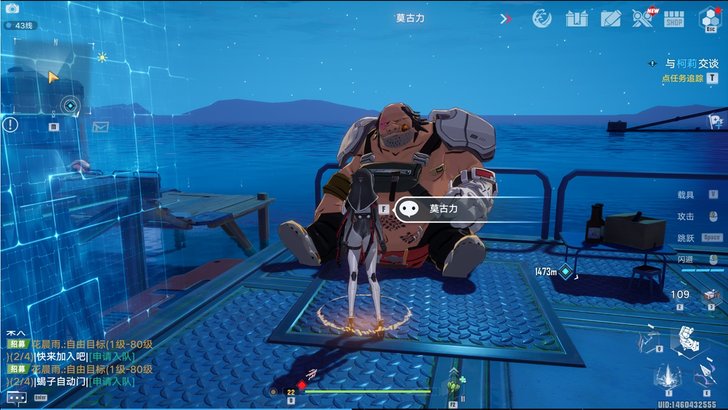Screen dimensions: 728x410
Task: Click the 43线 channel line selector
Action: coord(22,23)
